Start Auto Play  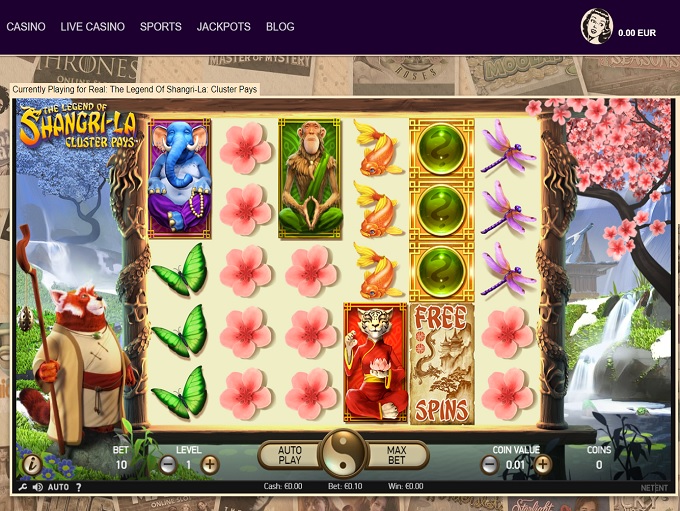click(x=289, y=456)
